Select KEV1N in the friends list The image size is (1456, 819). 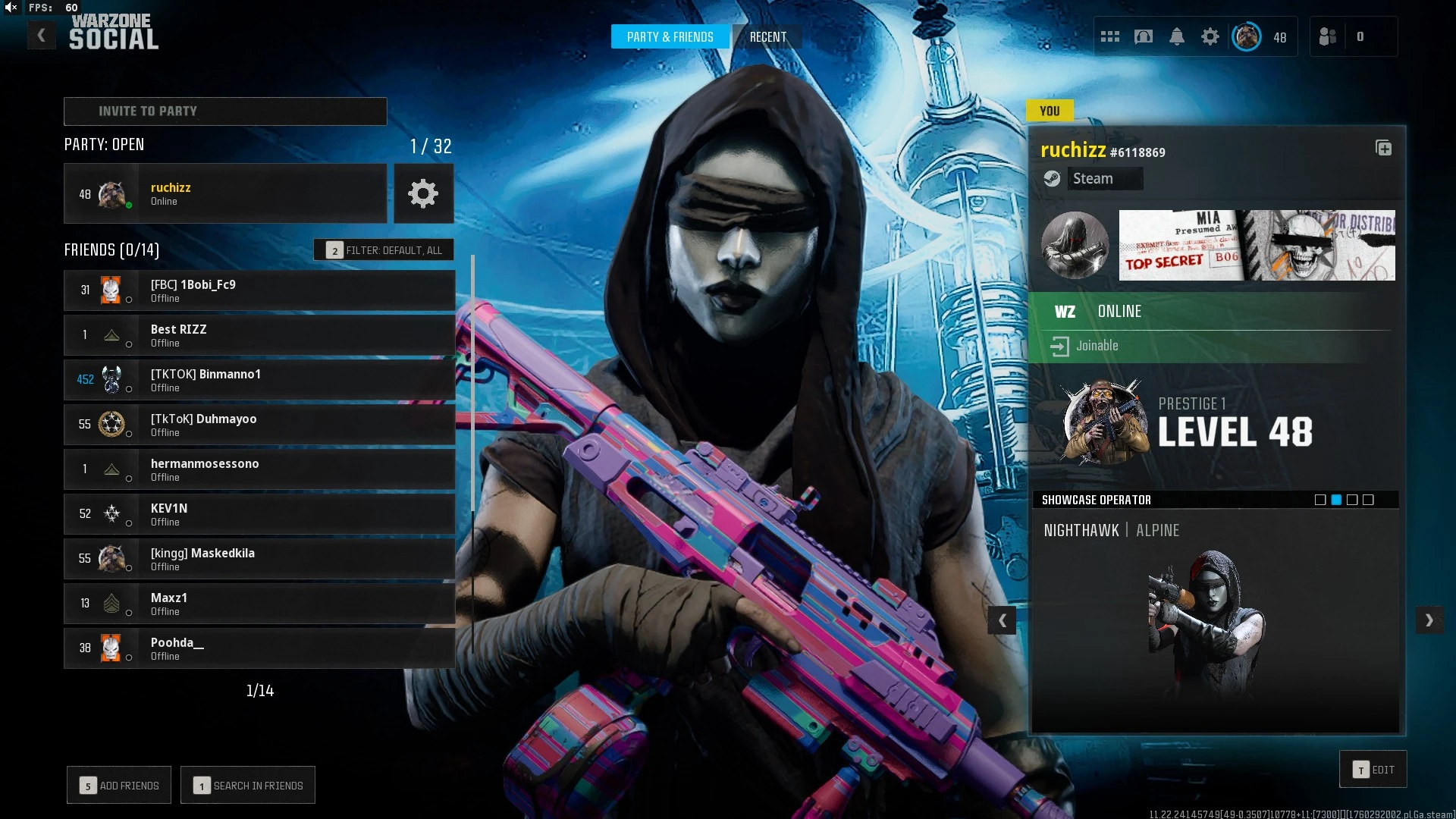pyautogui.click(x=259, y=514)
